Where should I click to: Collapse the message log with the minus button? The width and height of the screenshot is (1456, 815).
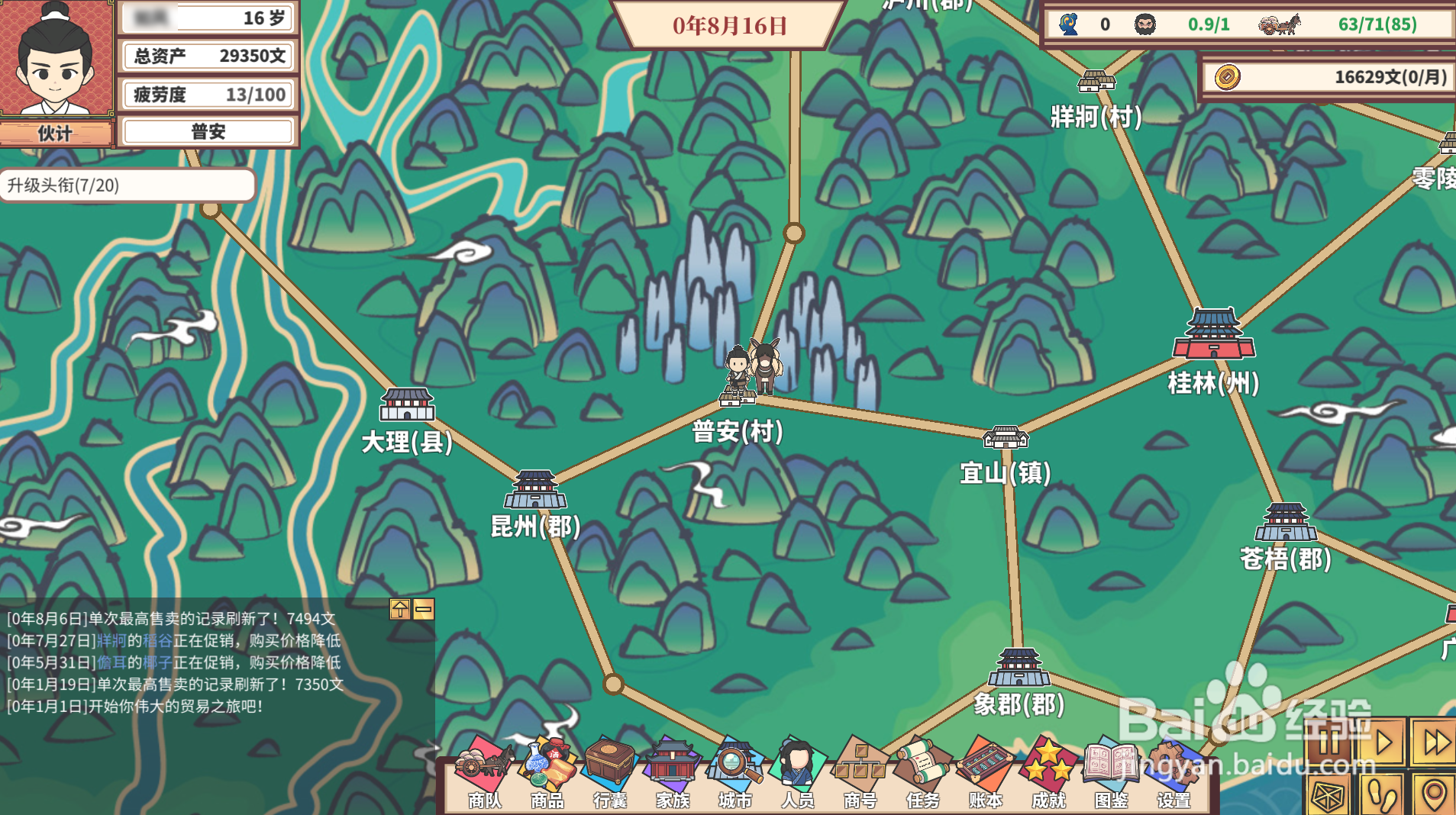click(x=424, y=610)
